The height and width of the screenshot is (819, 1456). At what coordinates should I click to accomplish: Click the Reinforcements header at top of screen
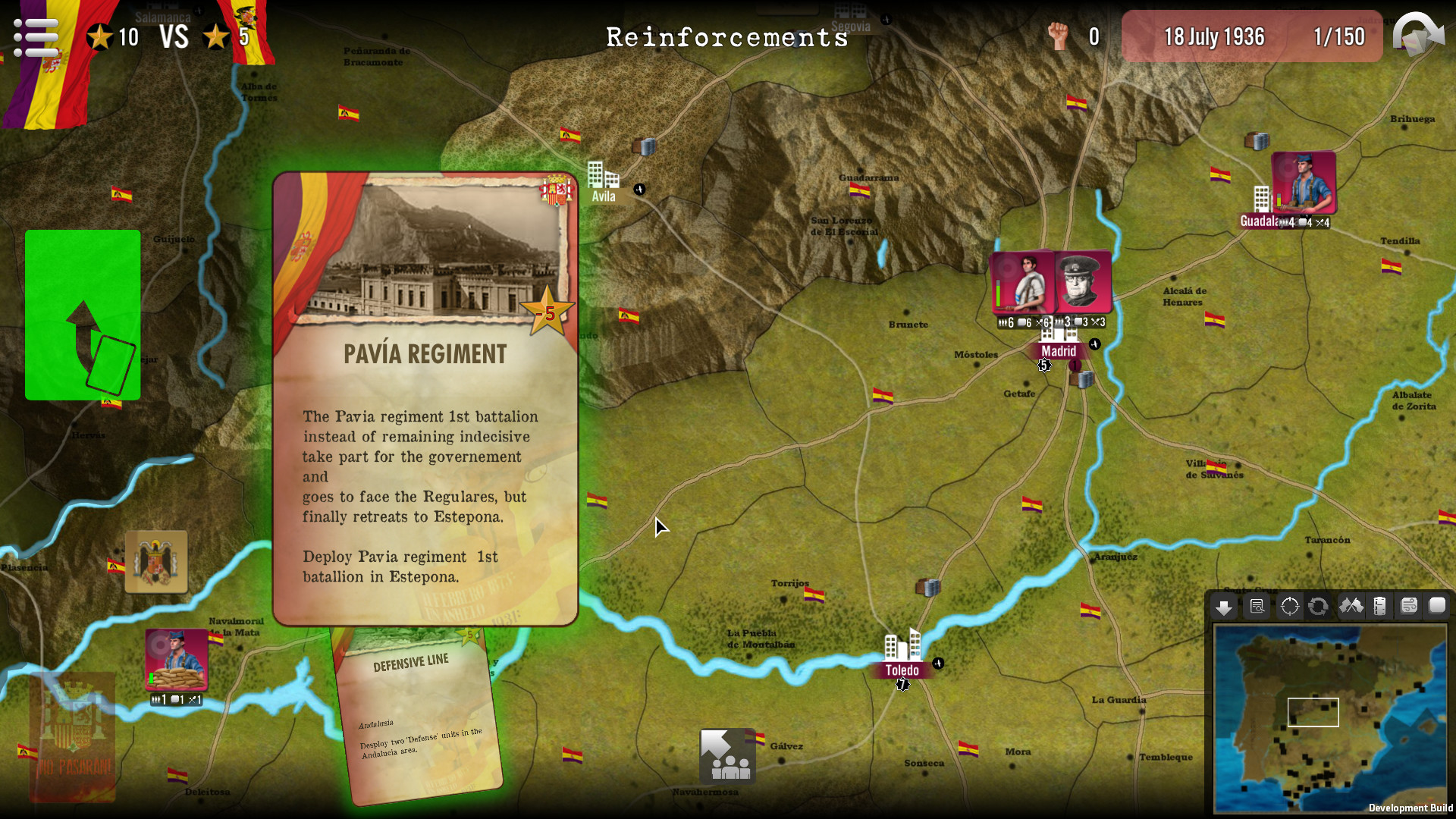pos(727,37)
